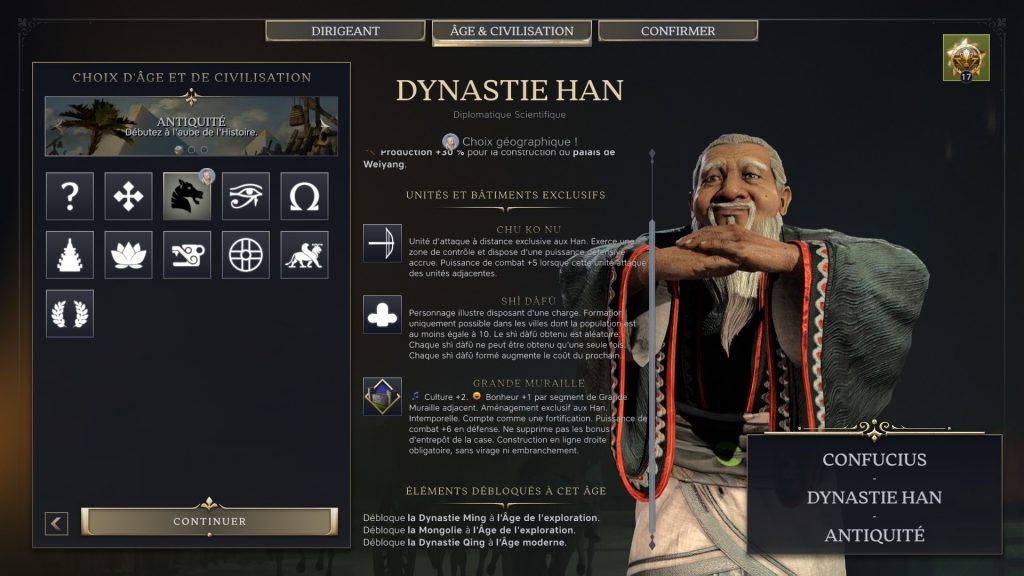This screenshot has width=1024, height=576.
Task: Switch to the Dirigeant tab
Action: coord(345,31)
